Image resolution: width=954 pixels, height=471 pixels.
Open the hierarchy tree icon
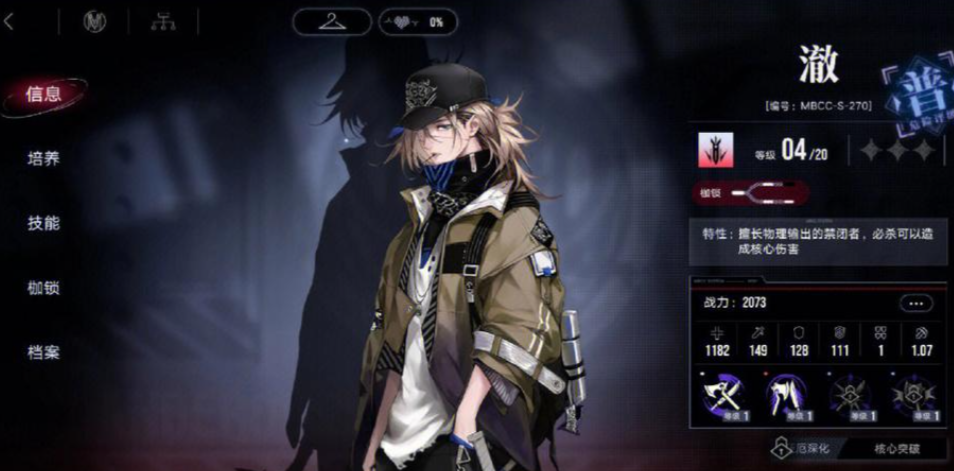coord(161,21)
